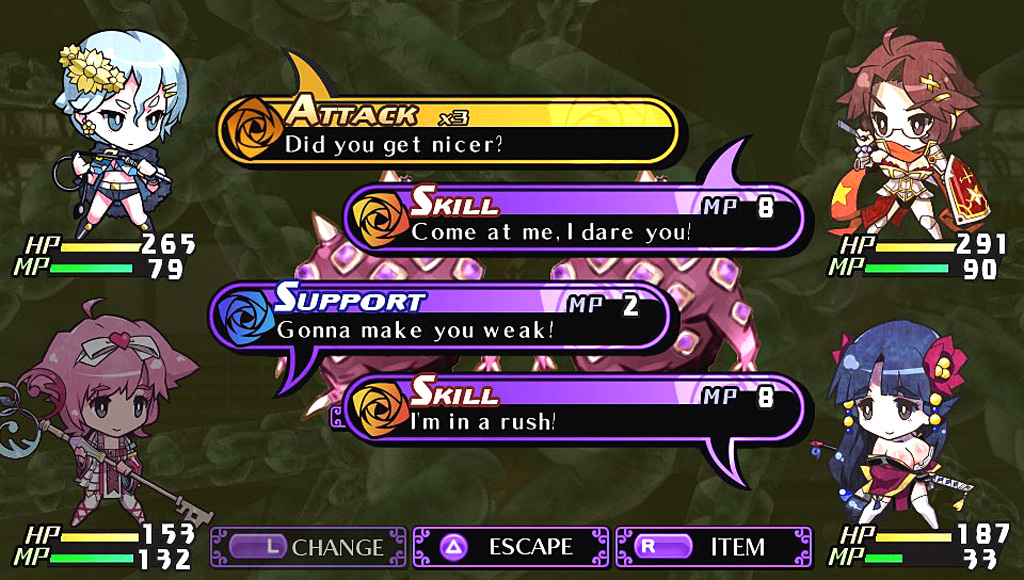Click the Change button
The image size is (1024, 580).
(x=308, y=547)
